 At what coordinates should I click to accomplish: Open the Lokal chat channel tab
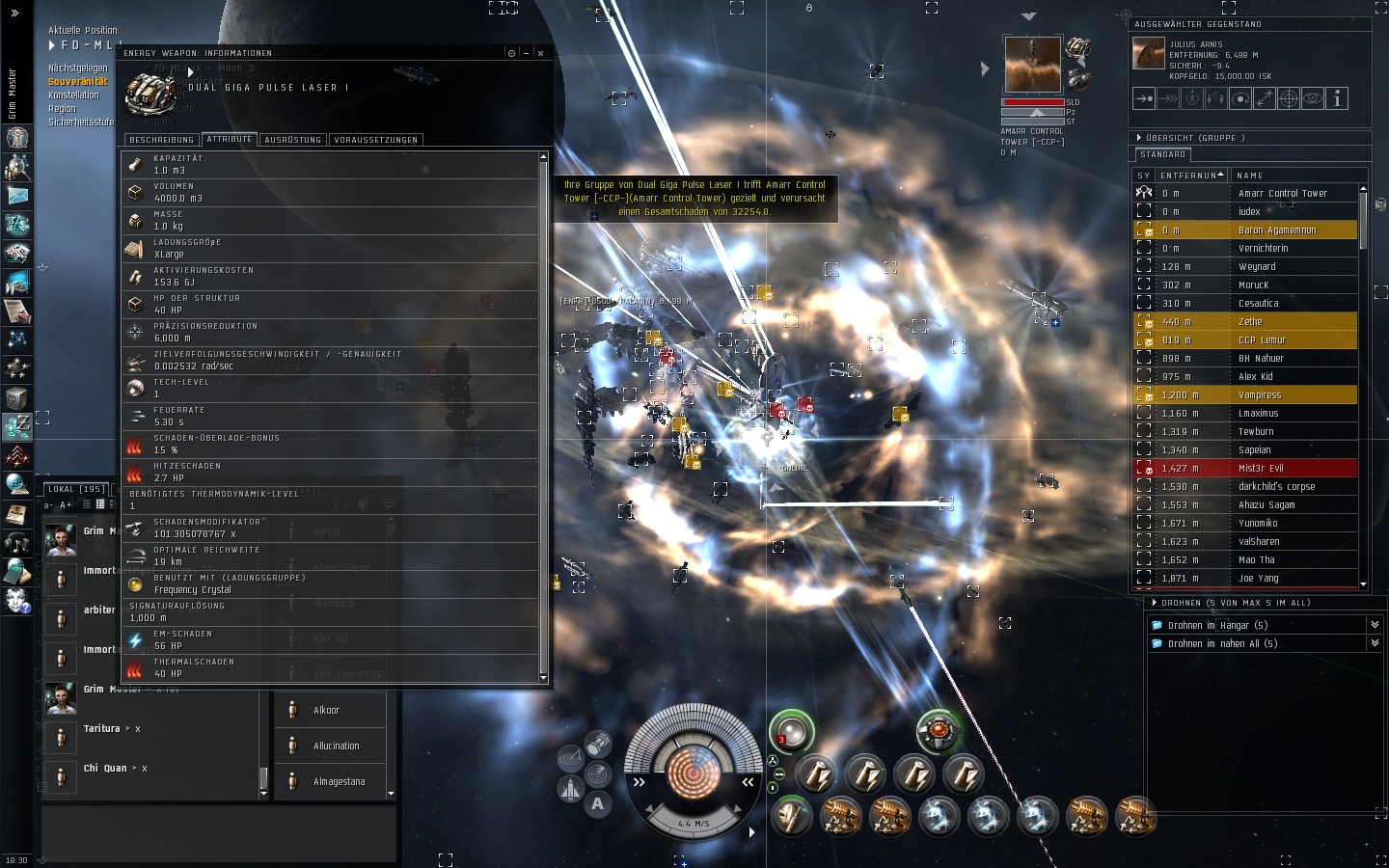(75, 489)
